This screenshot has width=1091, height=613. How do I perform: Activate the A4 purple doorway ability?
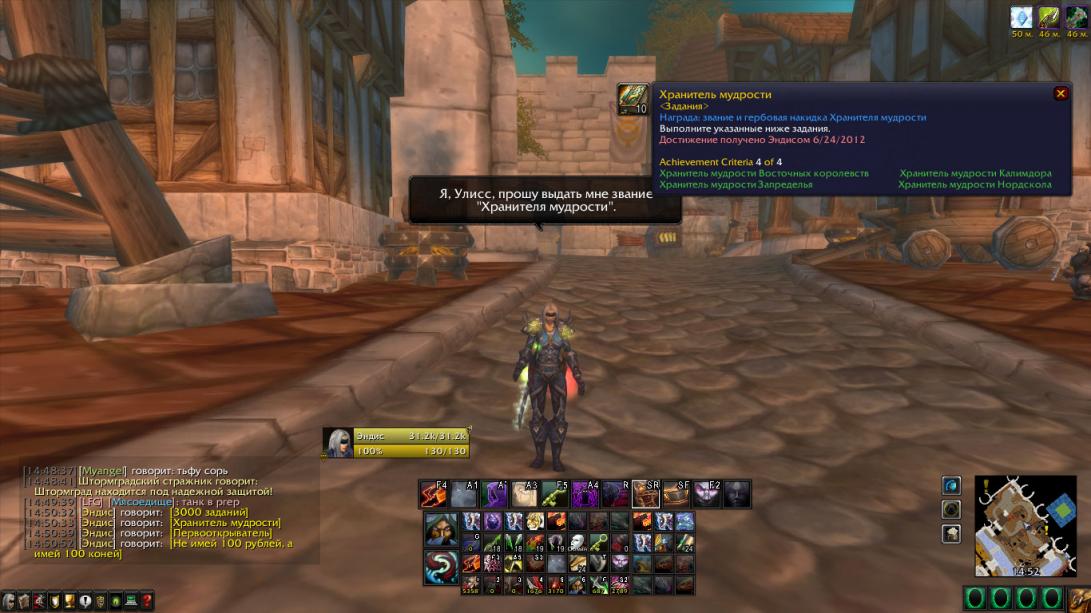tap(585, 494)
